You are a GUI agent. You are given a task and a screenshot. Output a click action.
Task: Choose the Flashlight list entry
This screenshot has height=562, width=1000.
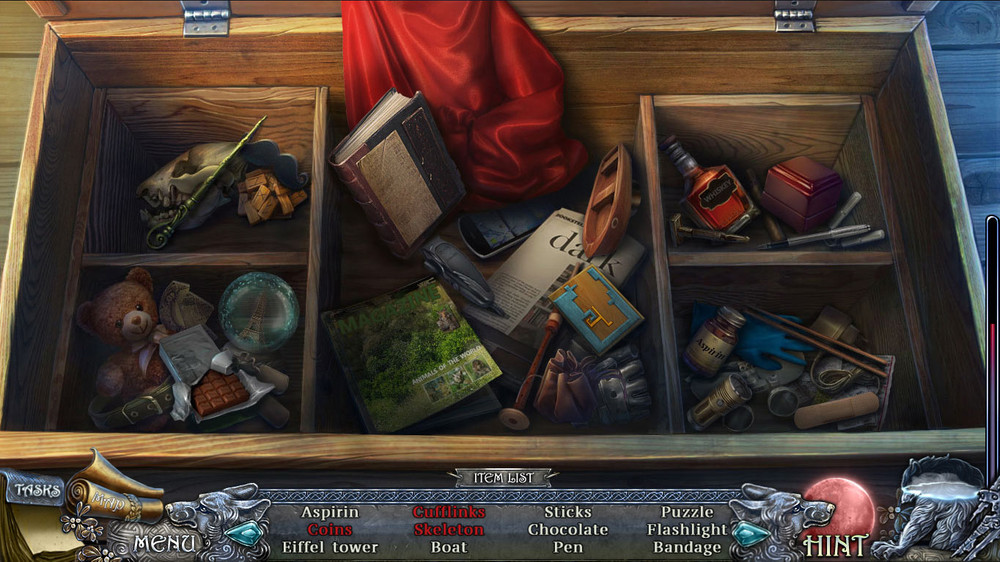click(x=687, y=529)
